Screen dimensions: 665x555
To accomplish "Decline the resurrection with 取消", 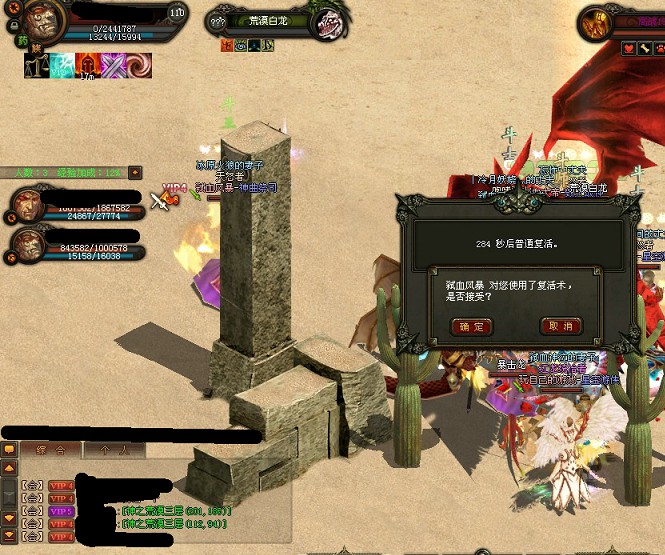I will coord(561,326).
